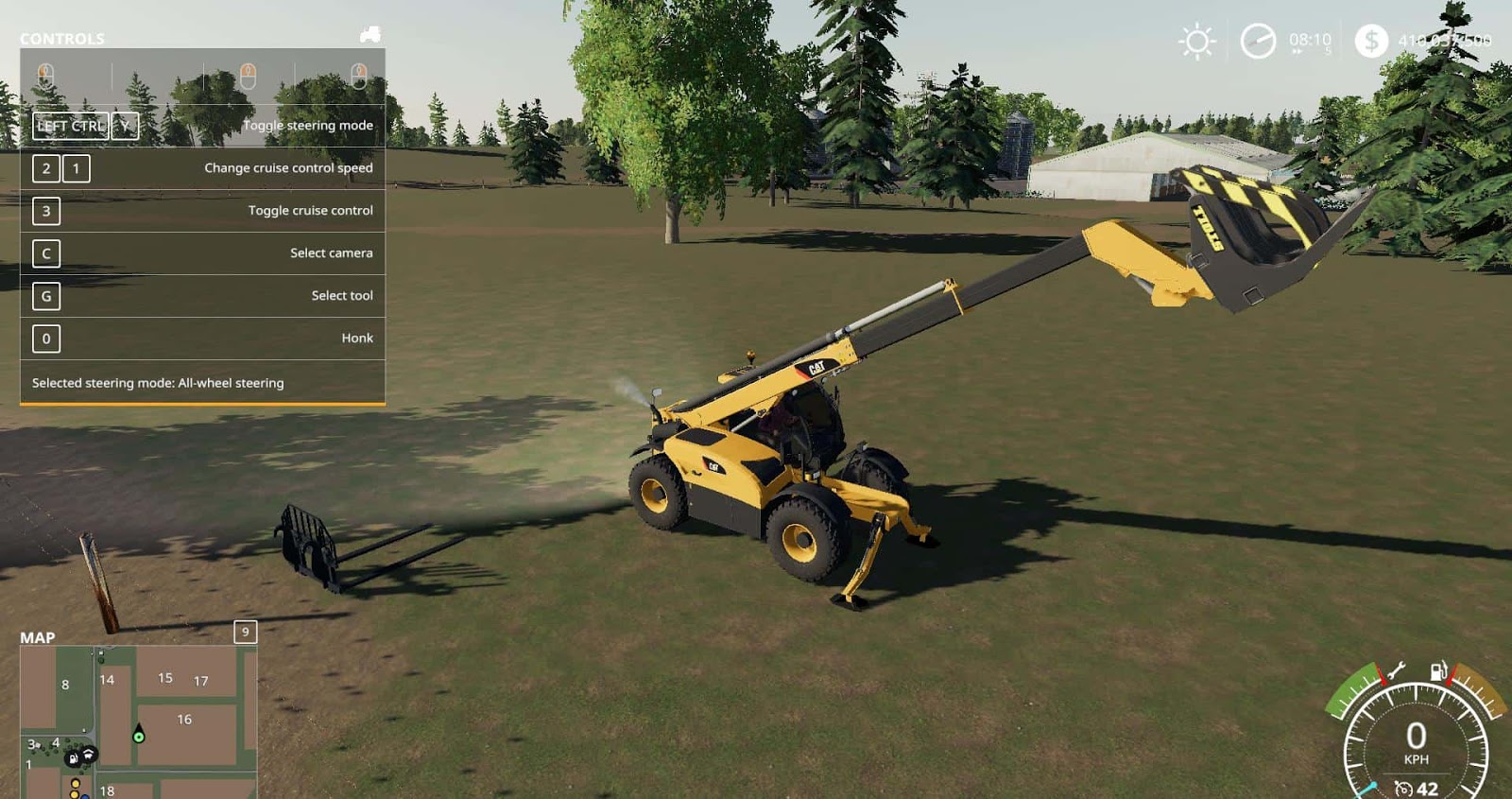
Task: Toggle the time fast-forward arrows under the clock
Action: coord(1297,52)
